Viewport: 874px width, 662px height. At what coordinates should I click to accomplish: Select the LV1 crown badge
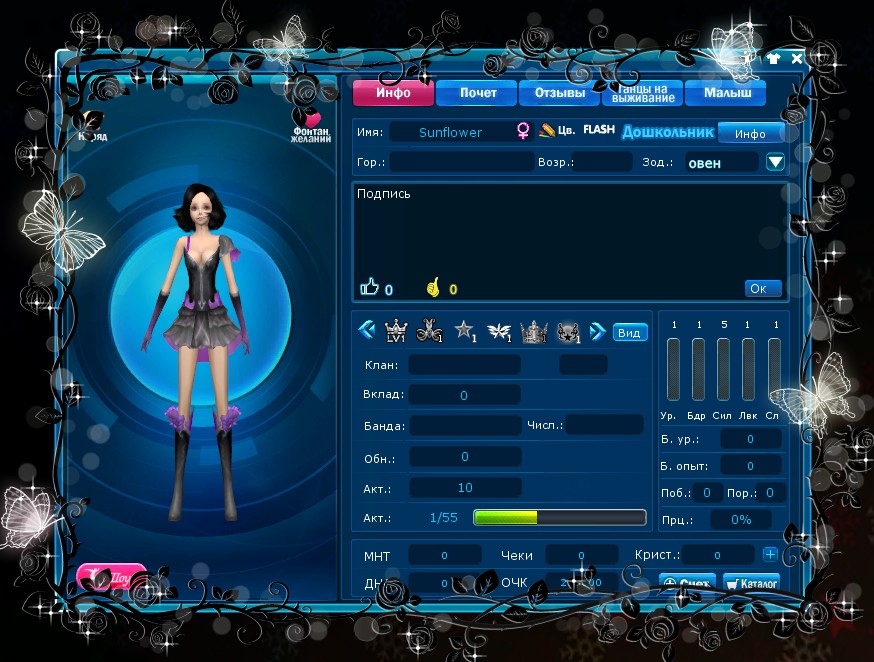[x=397, y=332]
